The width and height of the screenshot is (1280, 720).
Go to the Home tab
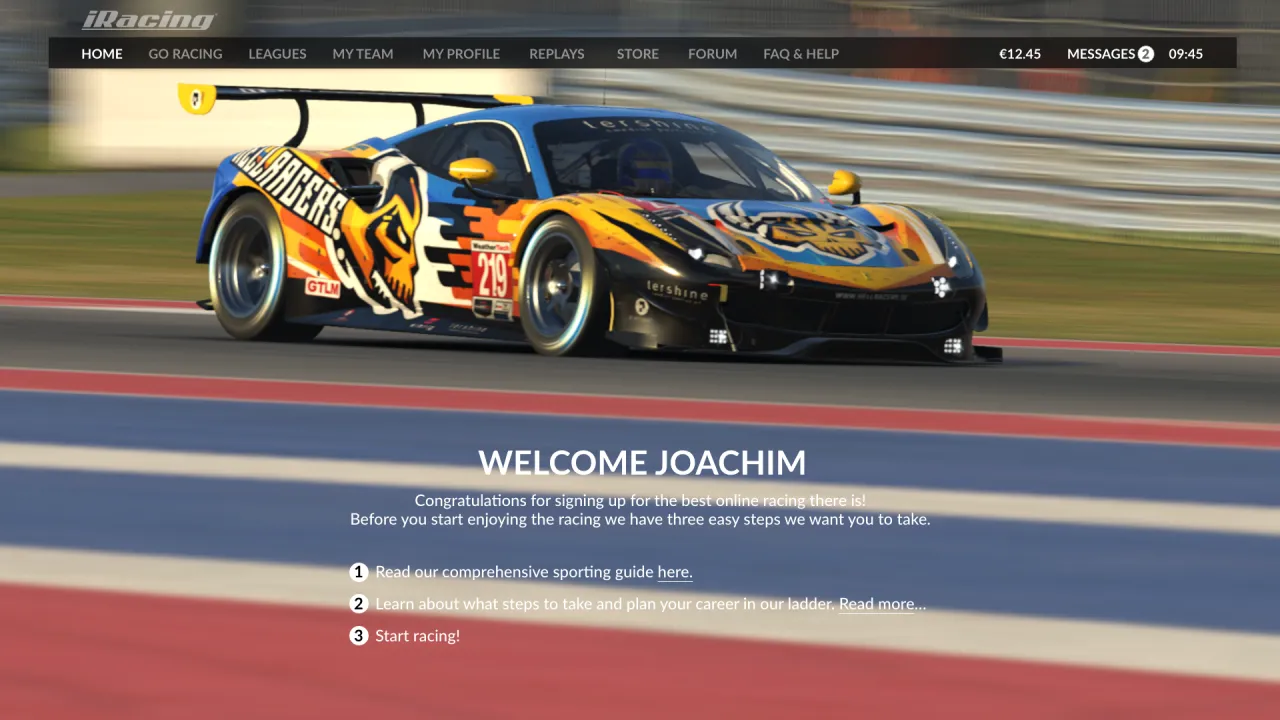[x=102, y=54]
